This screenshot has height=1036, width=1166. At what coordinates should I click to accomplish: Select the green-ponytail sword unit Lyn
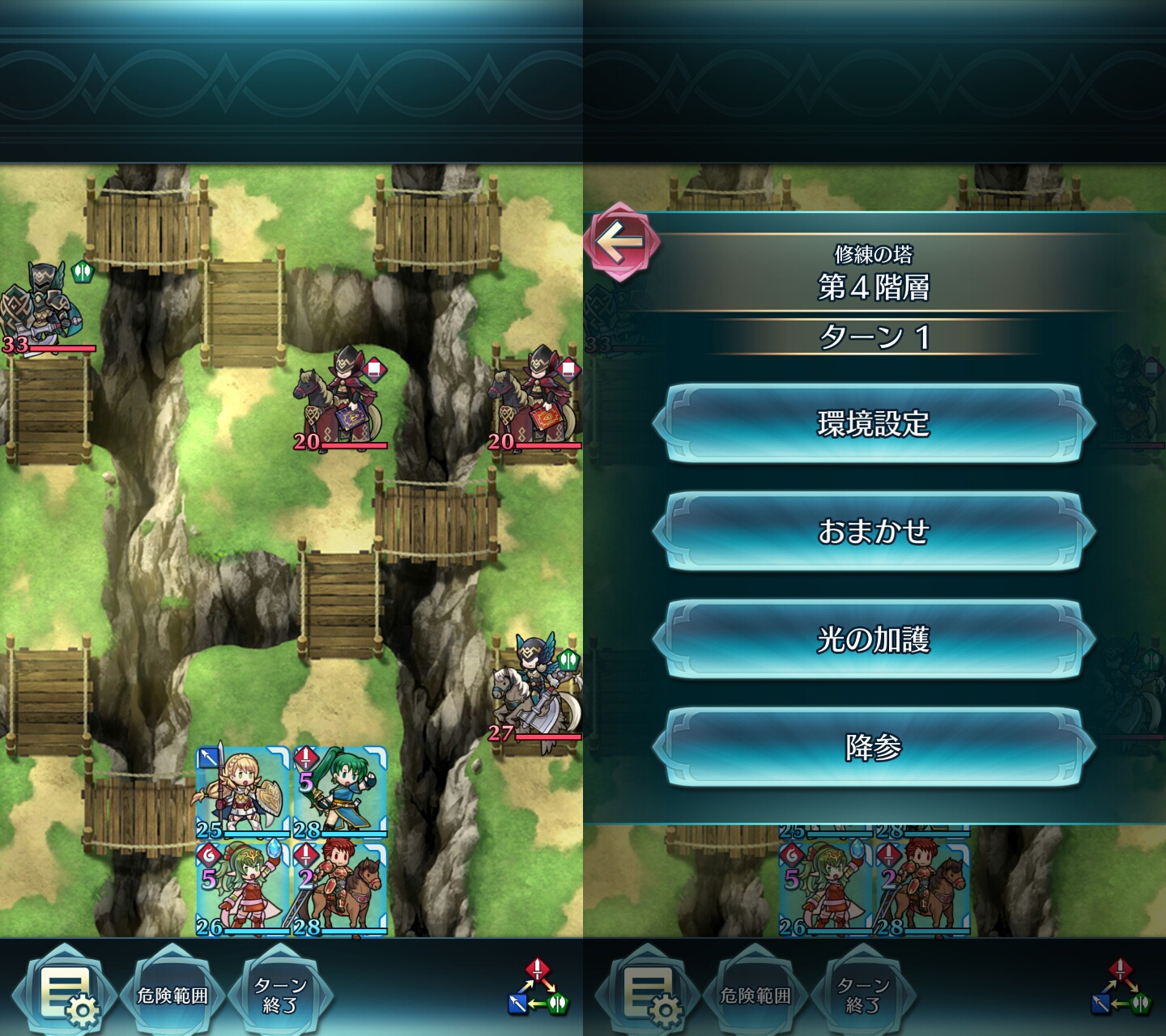340,793
